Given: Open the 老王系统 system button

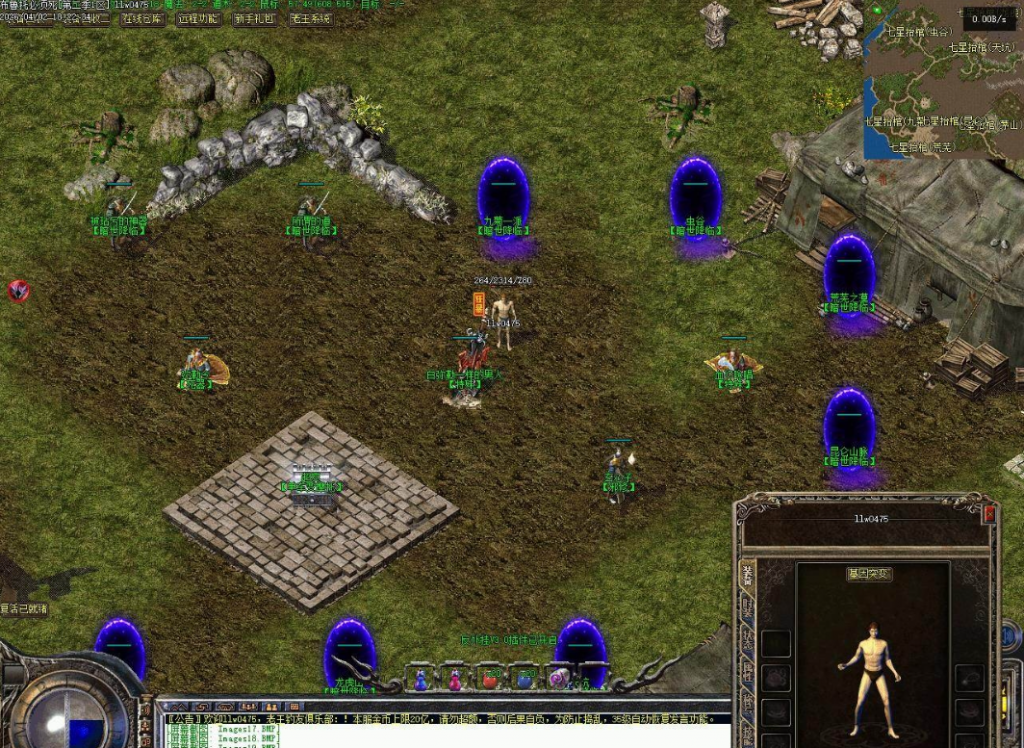Looking at the screenshot, I should tap(309, 18).
